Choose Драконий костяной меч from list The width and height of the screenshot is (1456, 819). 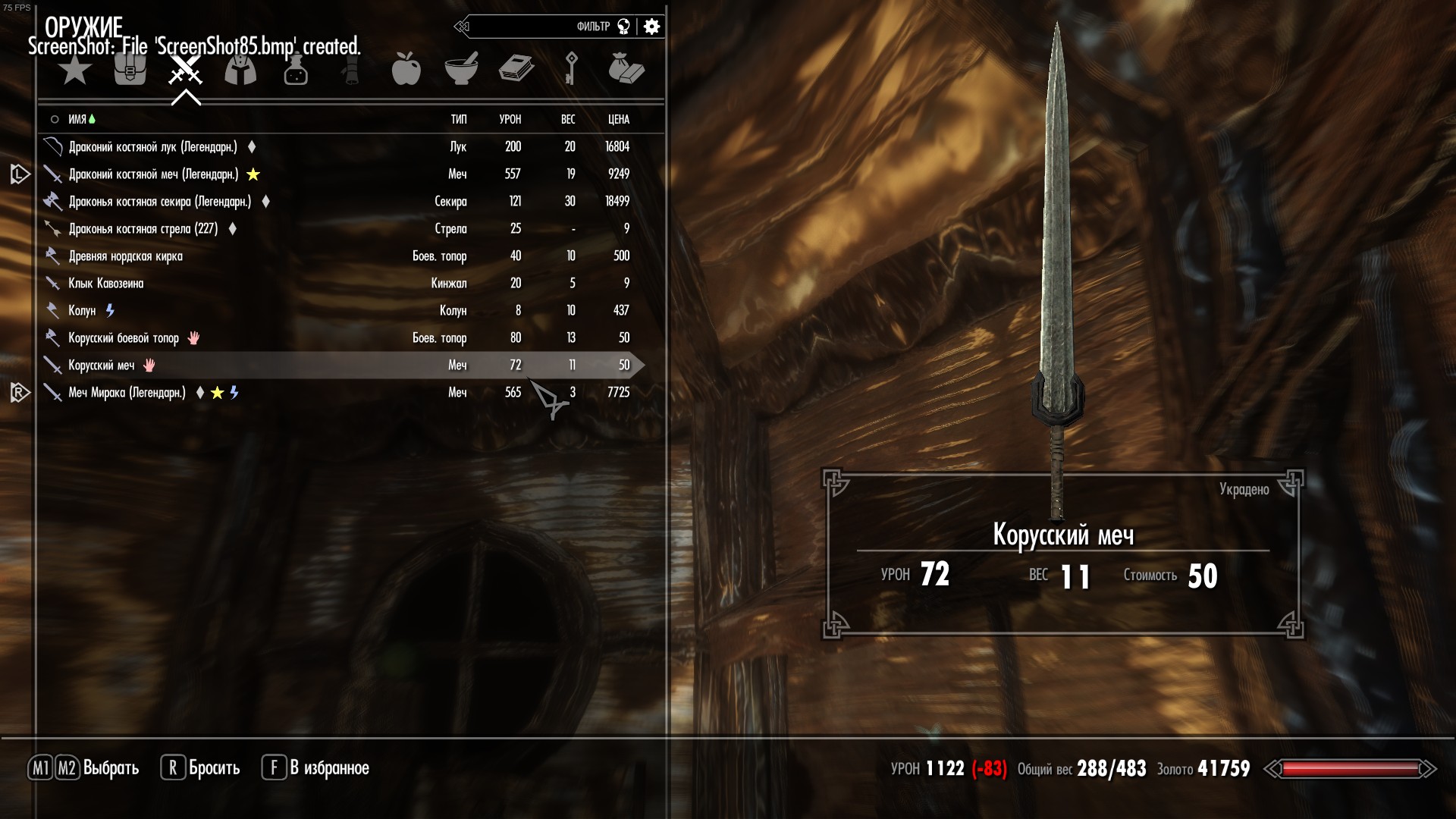[x=153, y=174]
